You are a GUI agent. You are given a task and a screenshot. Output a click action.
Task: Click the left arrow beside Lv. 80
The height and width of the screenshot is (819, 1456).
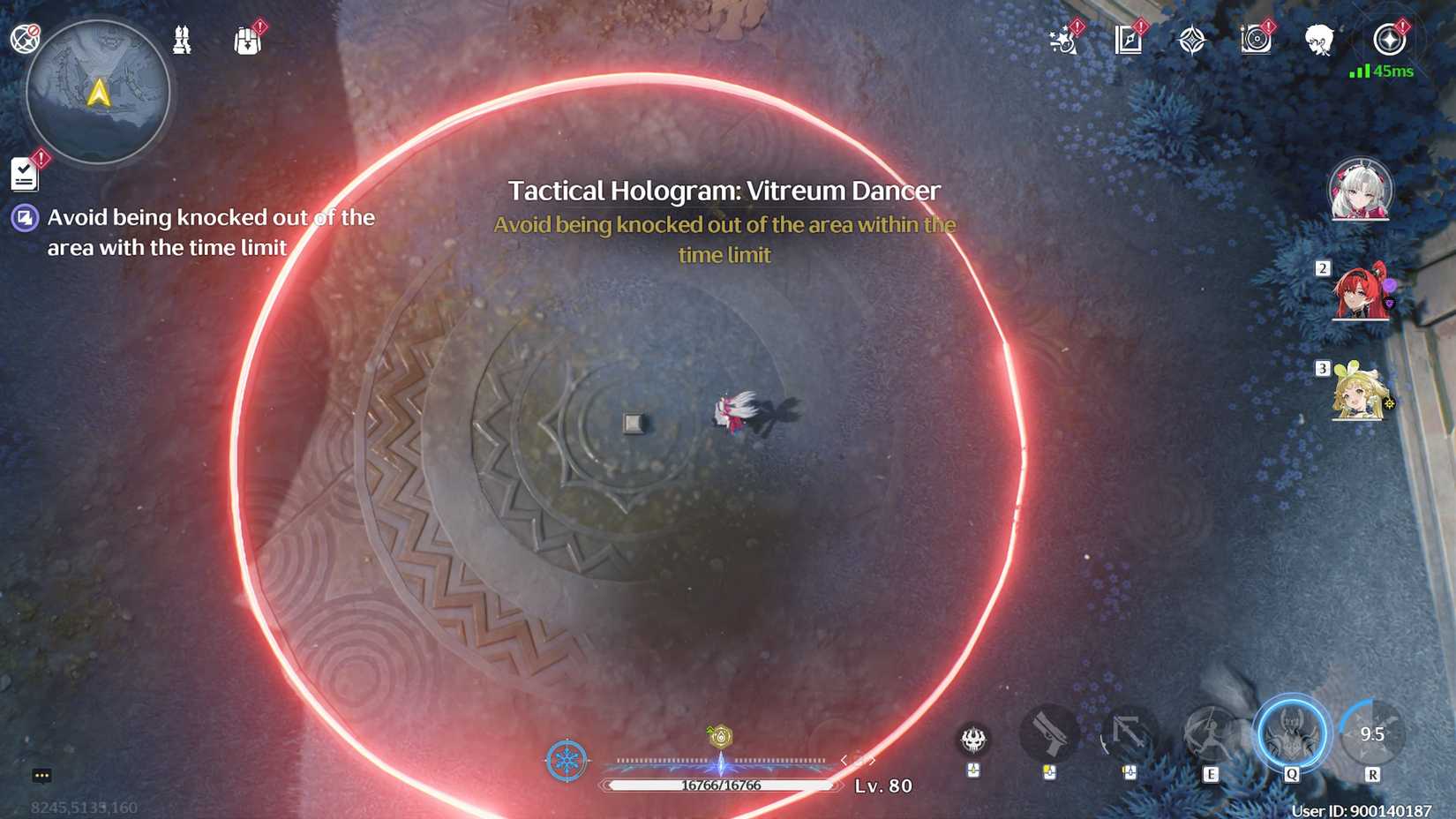pyautogui.click(x=844, y=761)
